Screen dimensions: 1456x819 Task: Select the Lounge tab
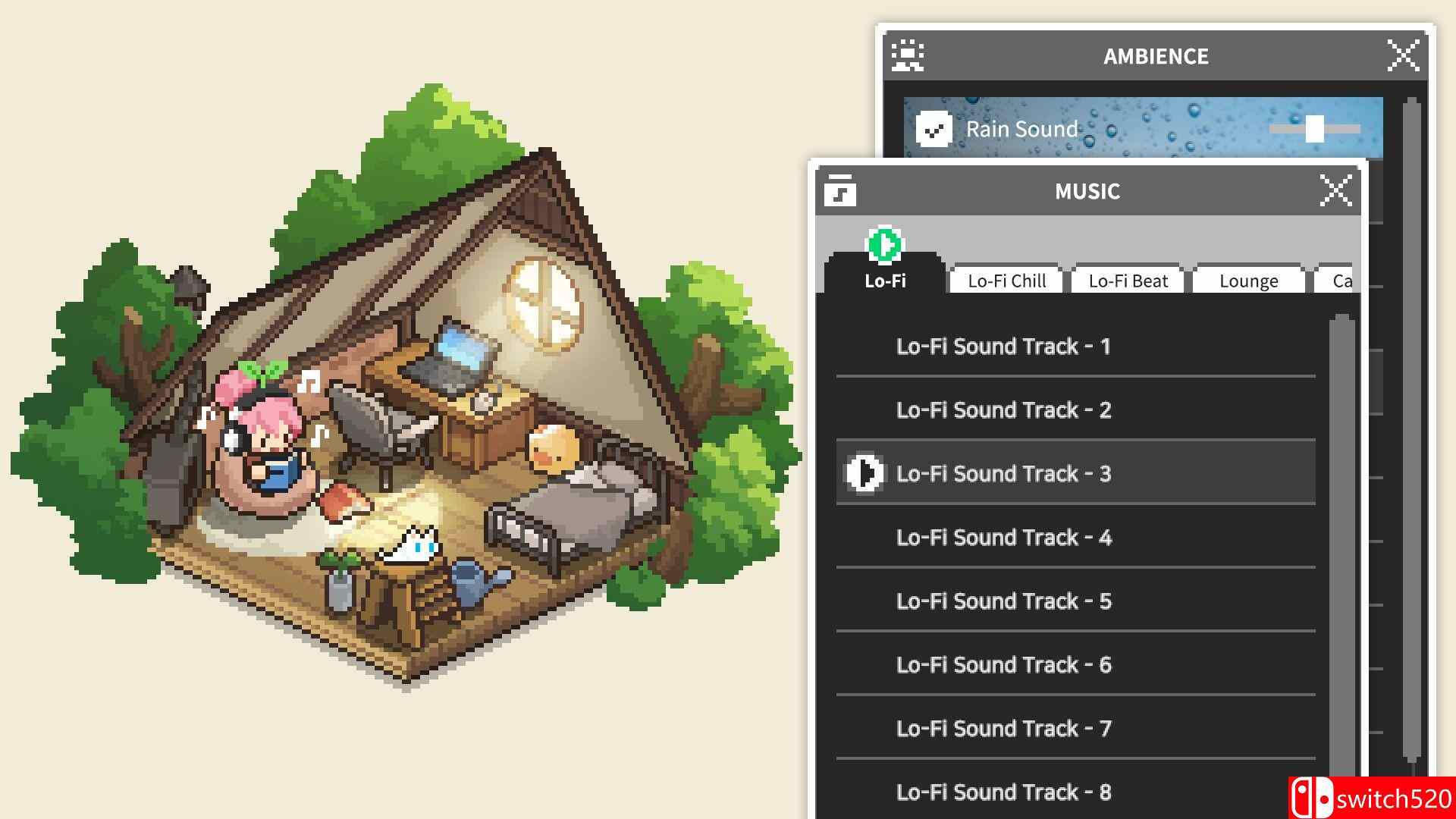(1248, 280)
